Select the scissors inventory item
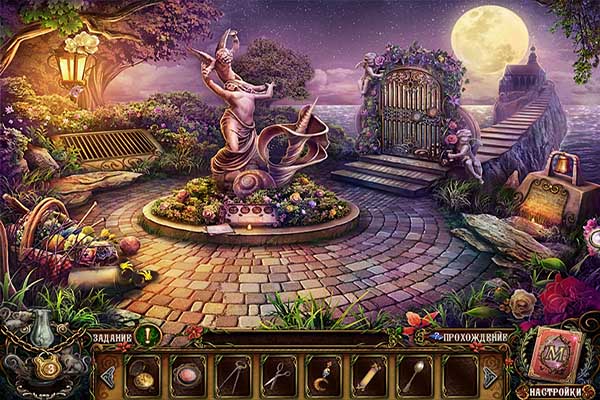Screen dimensions: 600x400 [277, 377]
